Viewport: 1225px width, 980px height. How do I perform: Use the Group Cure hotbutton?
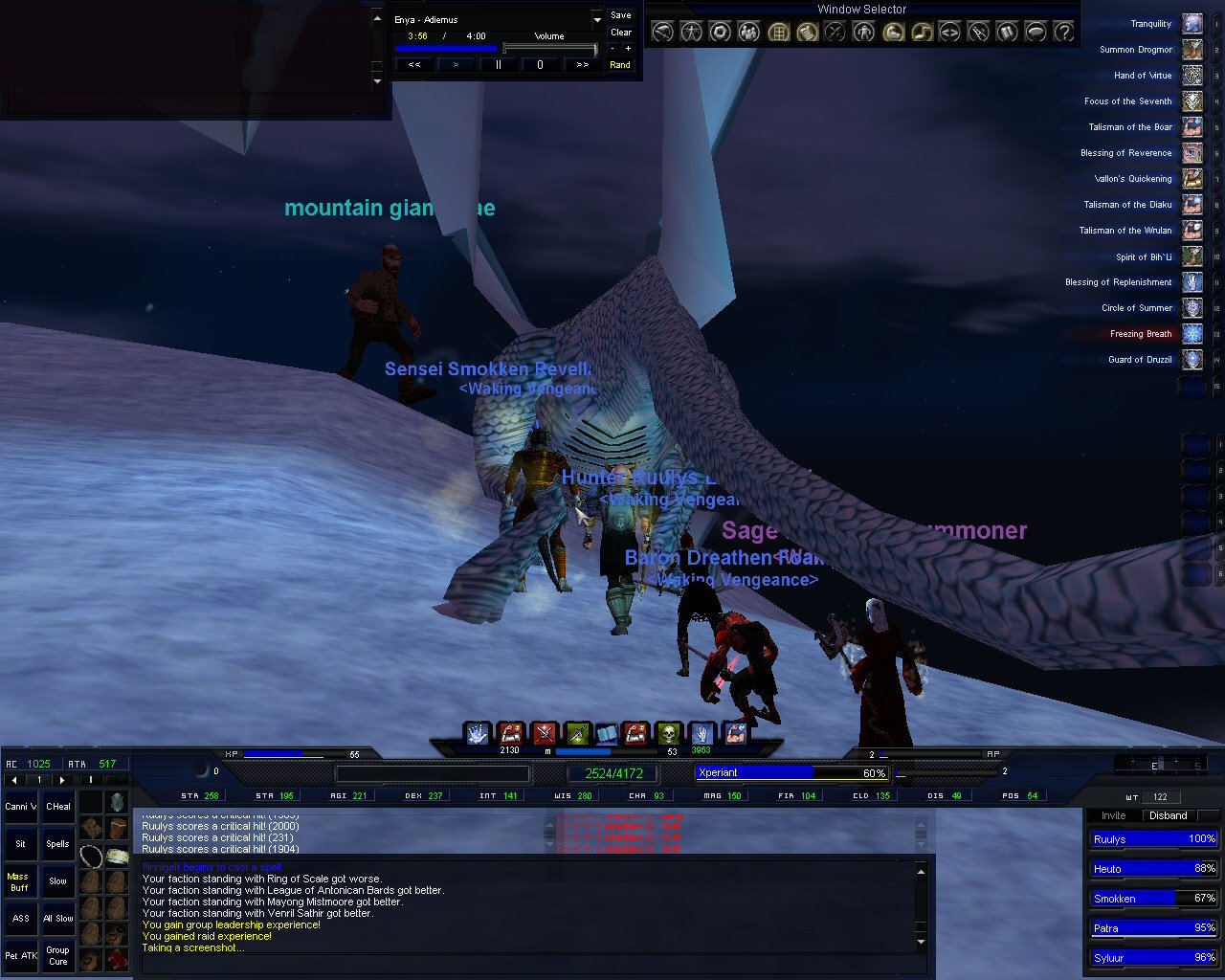coord(58,955)
